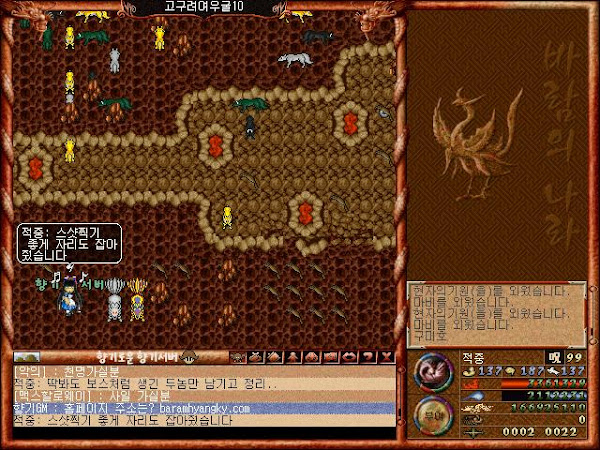Click the lips icon in the toolbar
This screenshot has width=600, height=450.
pos(347,356)
